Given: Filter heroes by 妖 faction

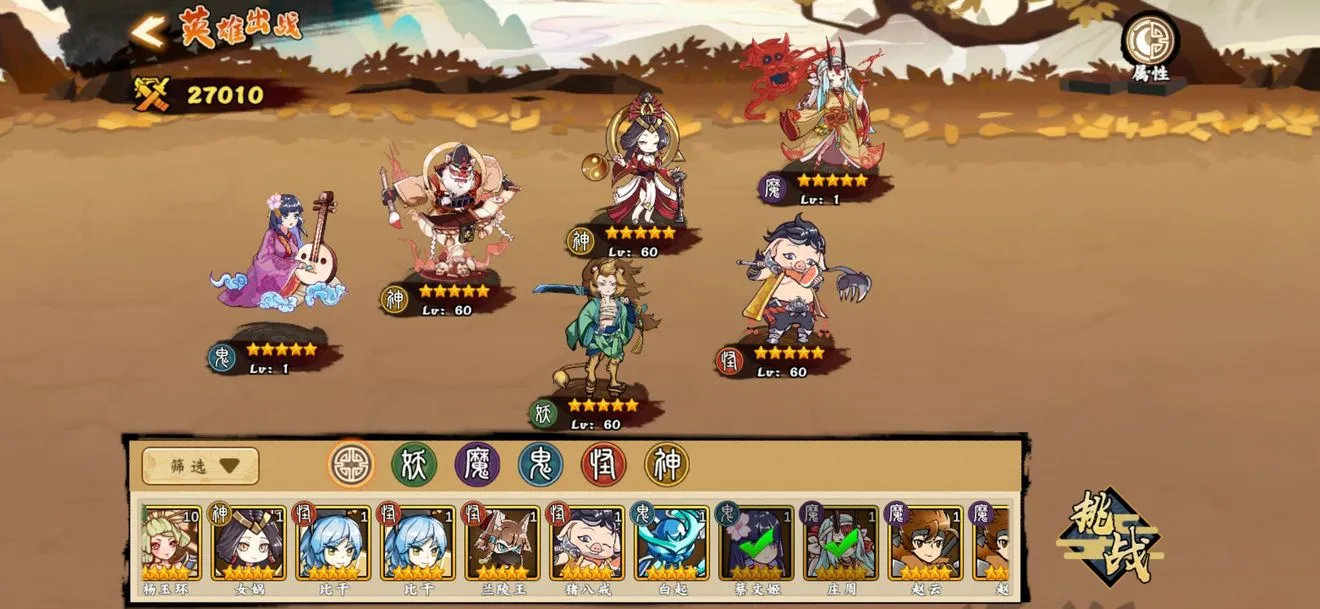Looking at the screenshot, I should click(x=414, y=465).
